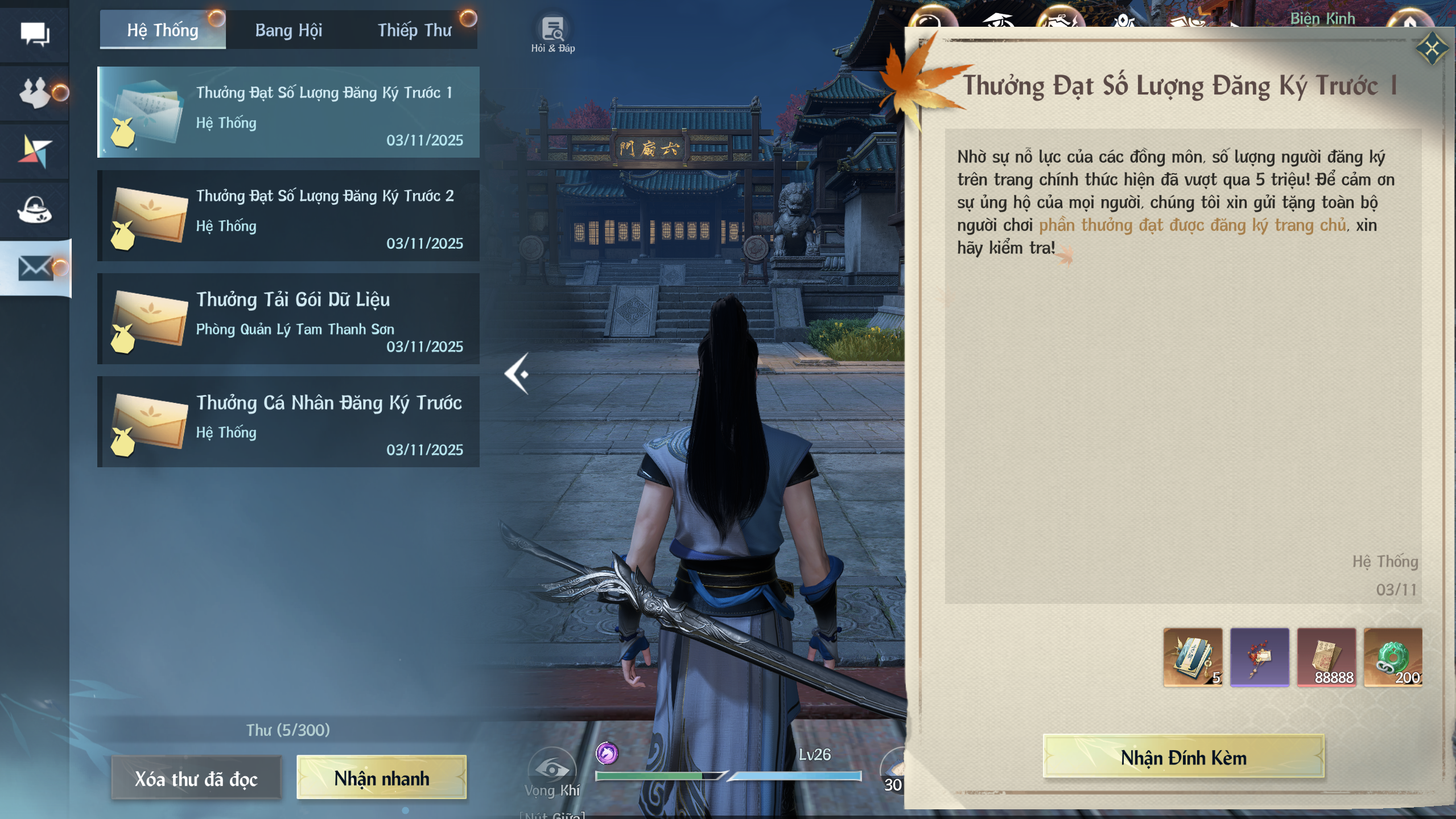Switch to the Hệ Thống mail tab

pyautogui.click(x=163, y=30)
